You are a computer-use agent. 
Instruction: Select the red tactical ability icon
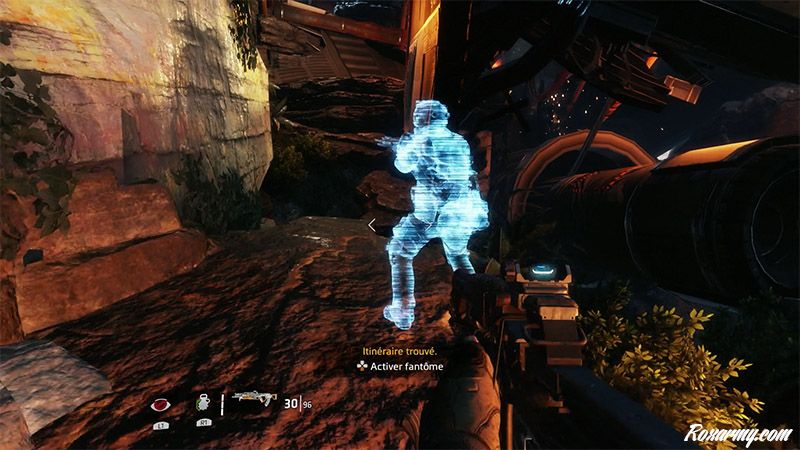click(160, 404)
